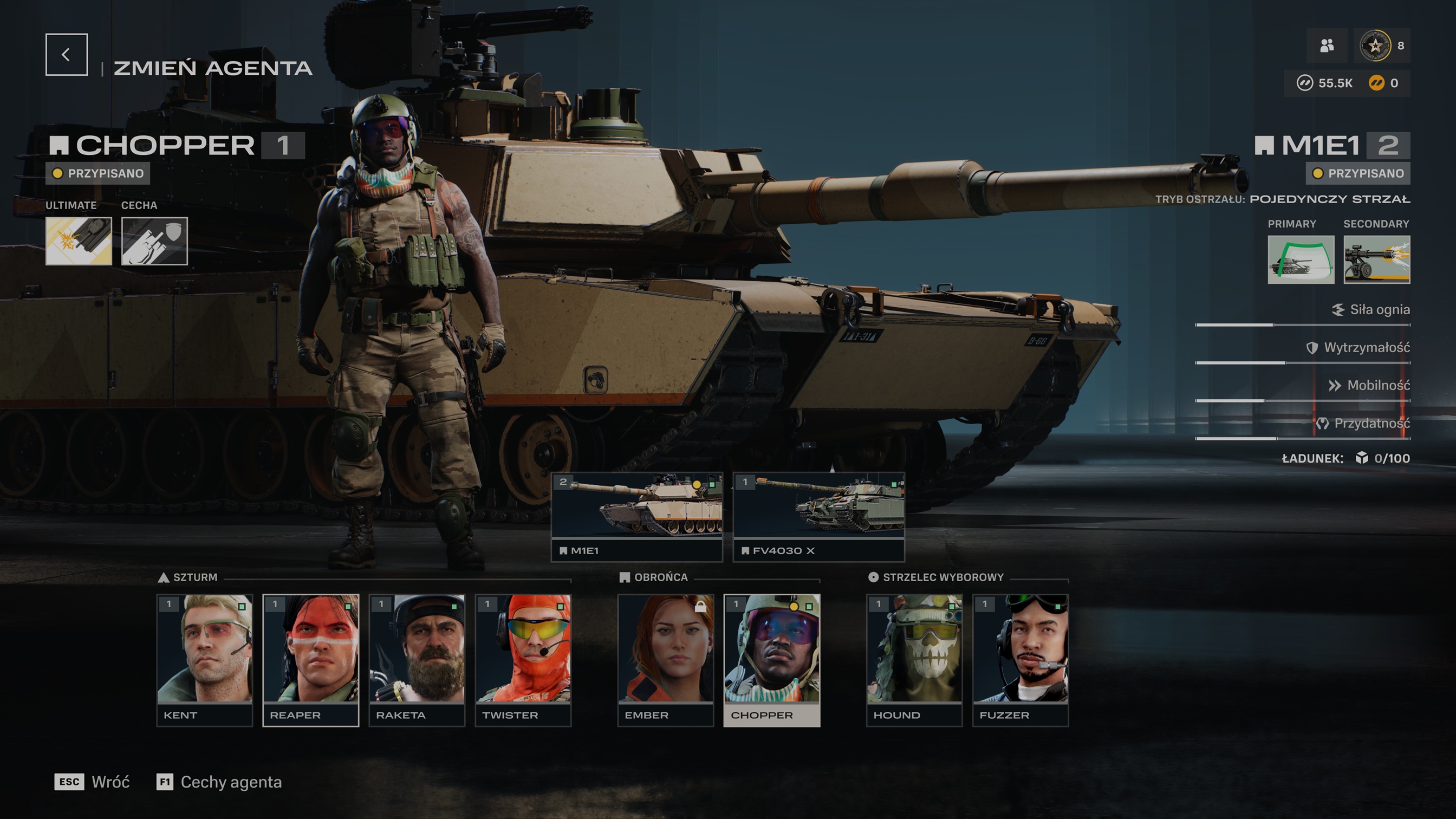Open the squad members icon
Image resolution: width=1456 pixels, height=819 pixels.
coord(1327,46)
